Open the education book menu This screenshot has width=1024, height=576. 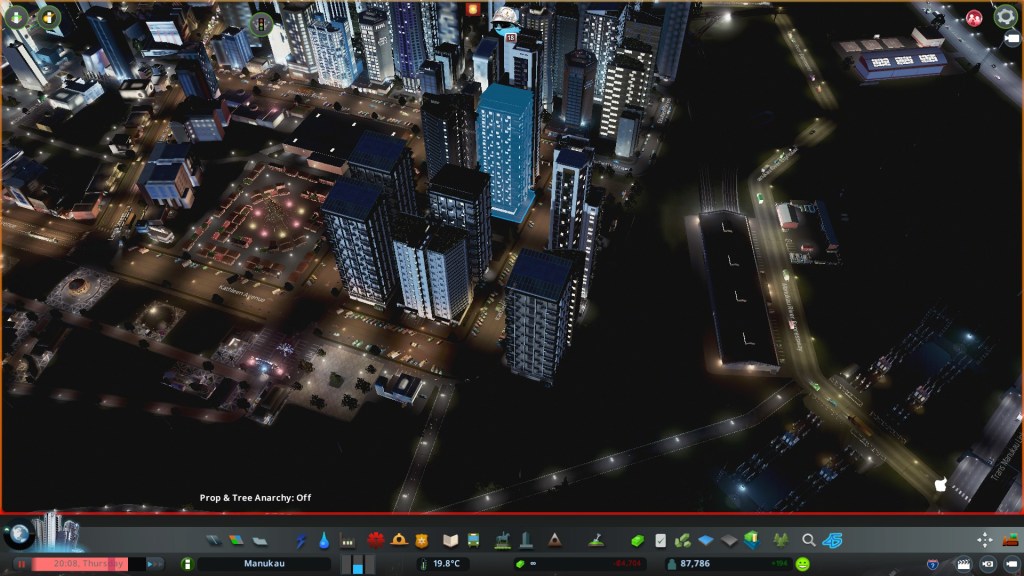(x=450, y=541)
